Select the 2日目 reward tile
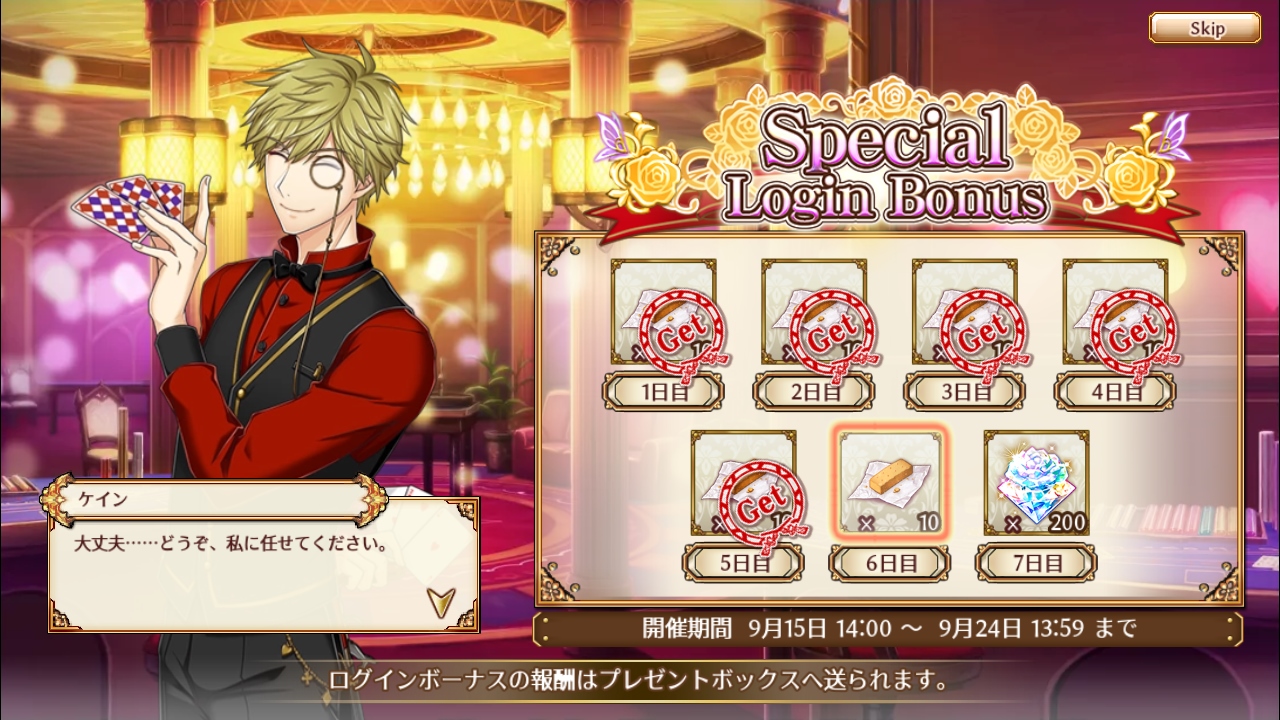The width and height of the screenshot is (1280, 720). tap(814, 312)
